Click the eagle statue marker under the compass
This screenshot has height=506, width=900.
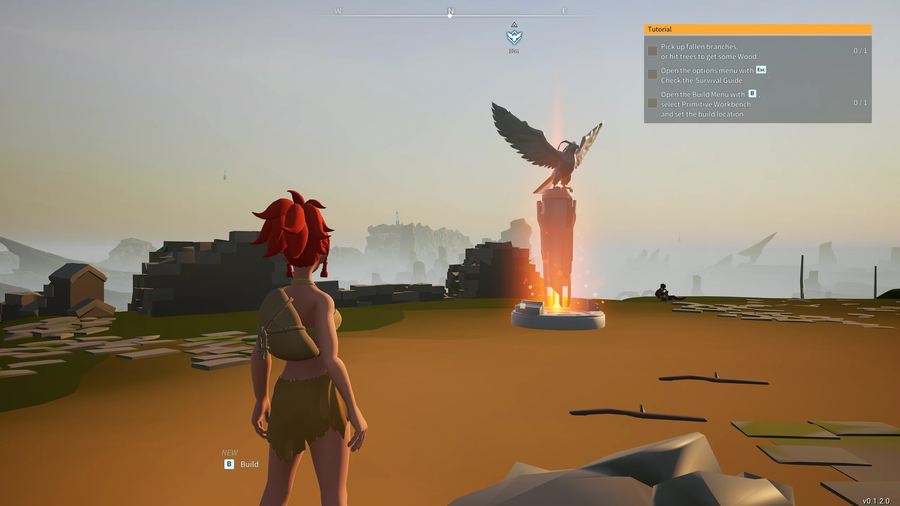514,37
